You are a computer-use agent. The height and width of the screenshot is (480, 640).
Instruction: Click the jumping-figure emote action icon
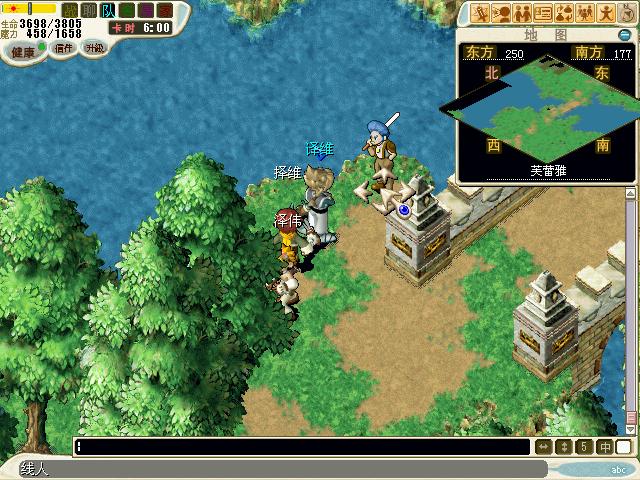tap(607, 13)
